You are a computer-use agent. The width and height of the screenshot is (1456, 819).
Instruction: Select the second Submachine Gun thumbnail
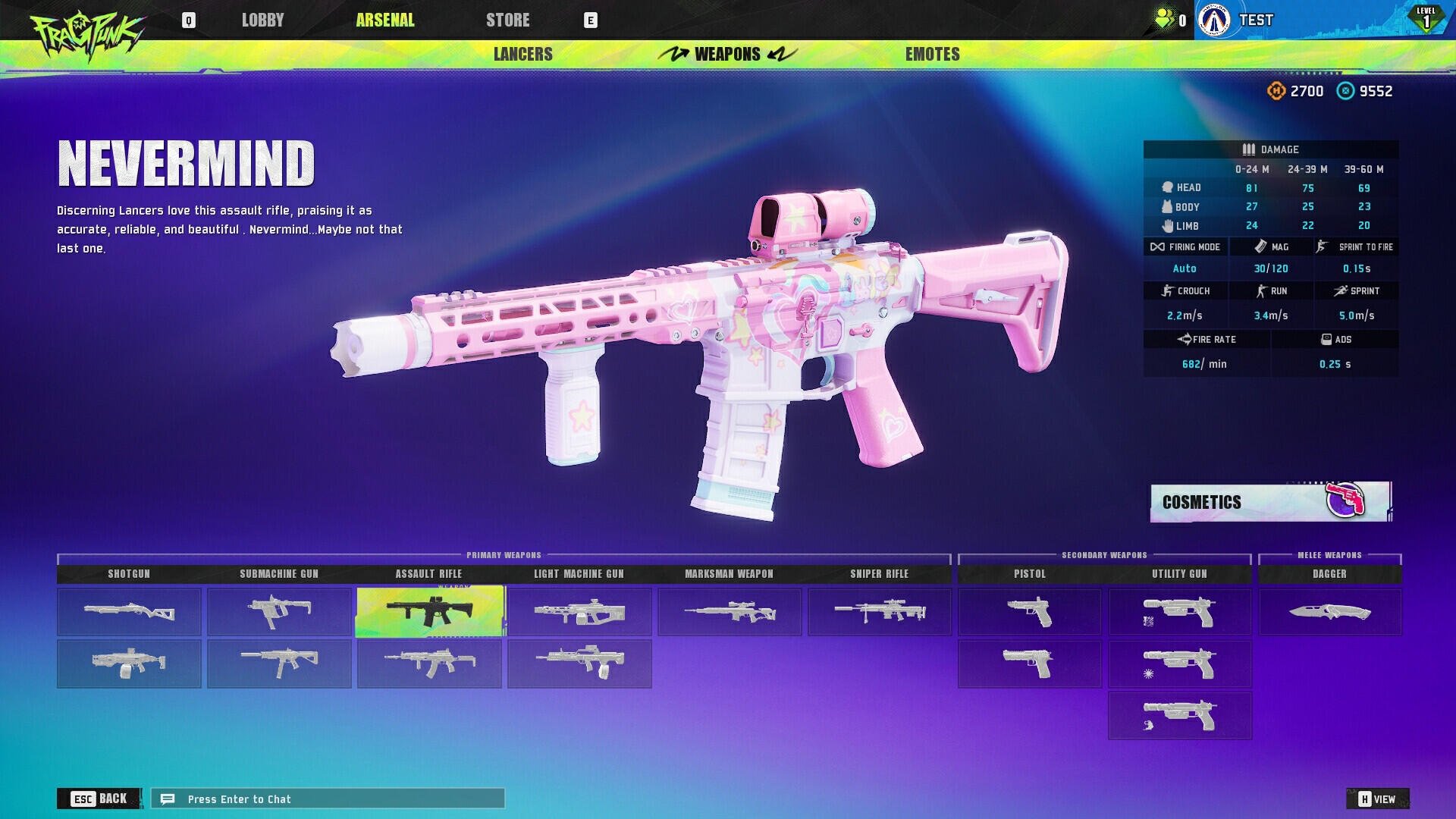tap(279, 664)
